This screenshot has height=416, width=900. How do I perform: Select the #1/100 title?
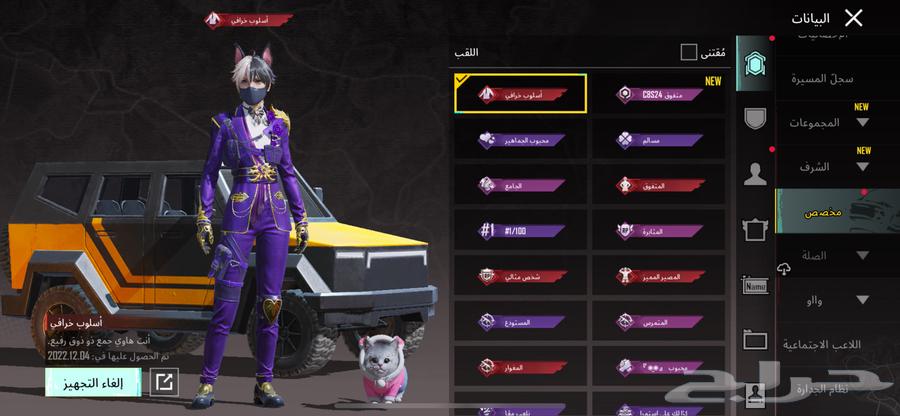(520, 231)
